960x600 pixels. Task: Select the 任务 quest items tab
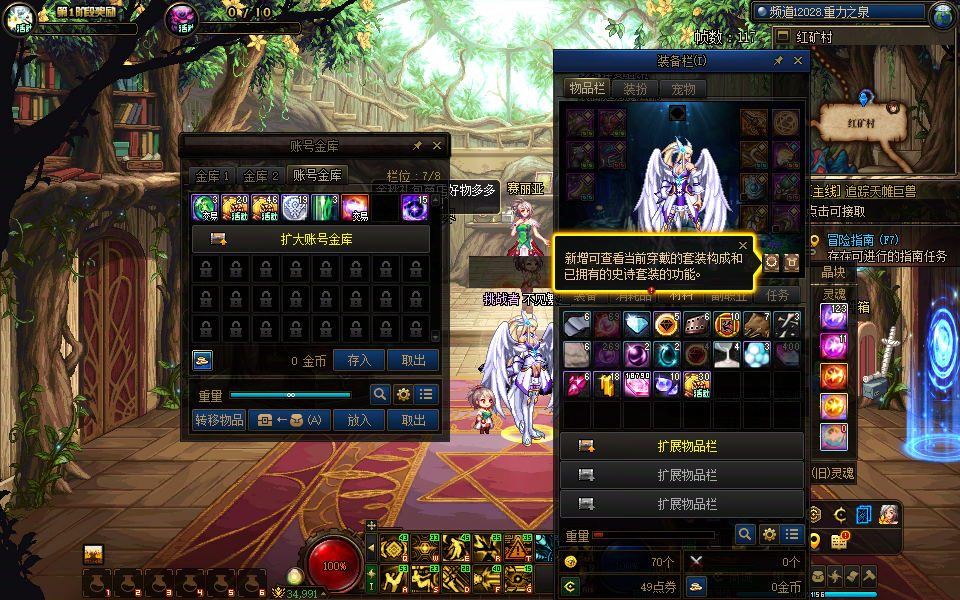[x=777, y=295]
